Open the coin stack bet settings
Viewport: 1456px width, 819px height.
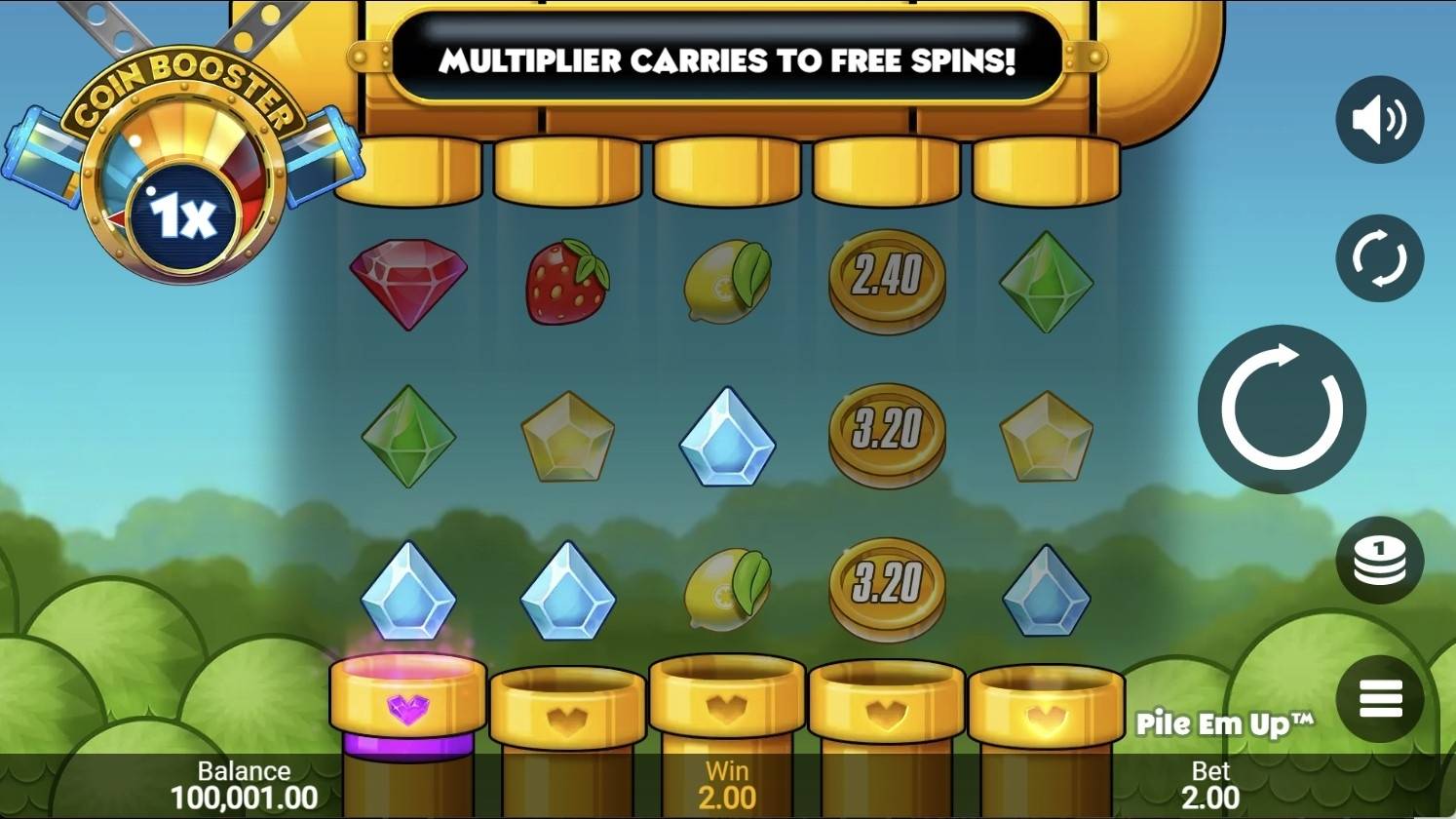click(1379, 561)
